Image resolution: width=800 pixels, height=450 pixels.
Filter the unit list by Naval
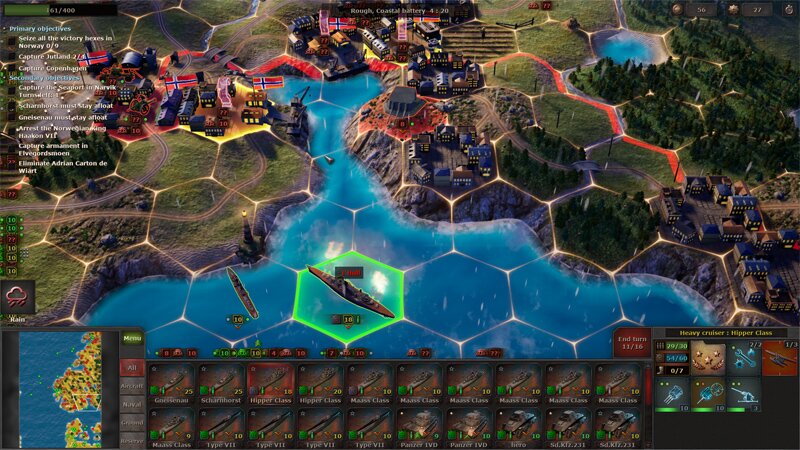pyautogui.click(x=132, y=403)
